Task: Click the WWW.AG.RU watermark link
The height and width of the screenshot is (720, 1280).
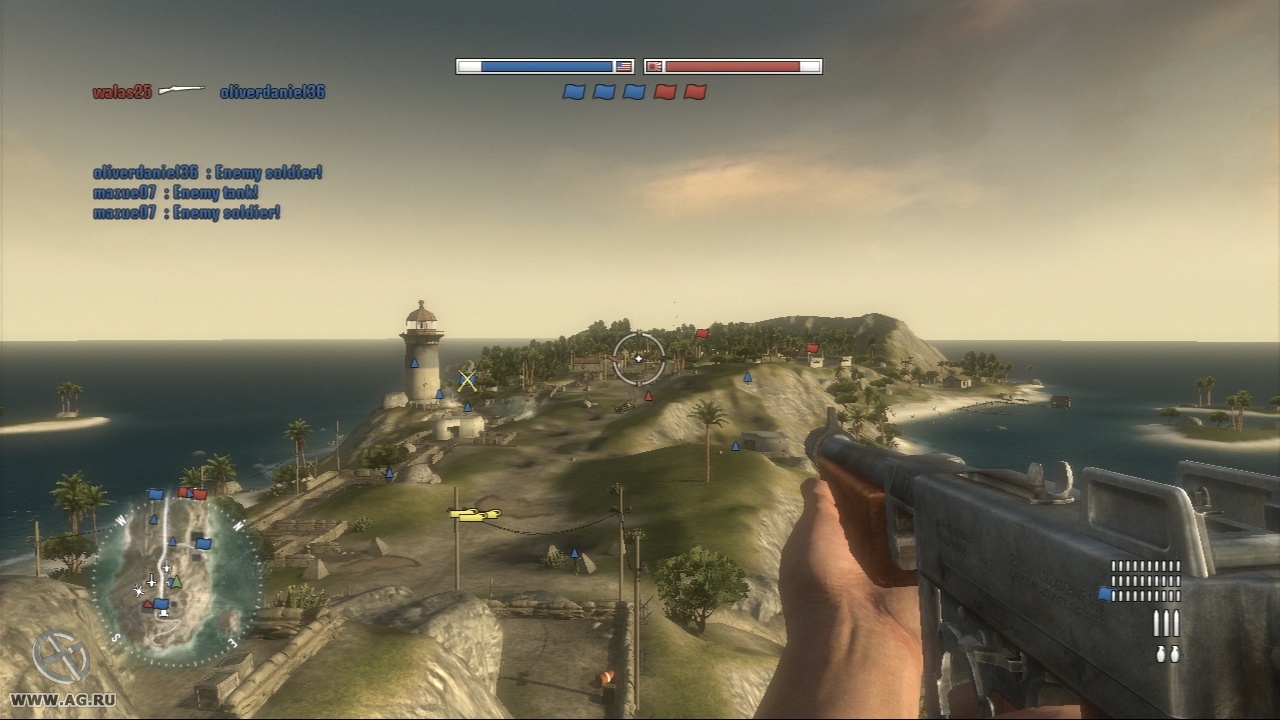Action: point(58,699)
